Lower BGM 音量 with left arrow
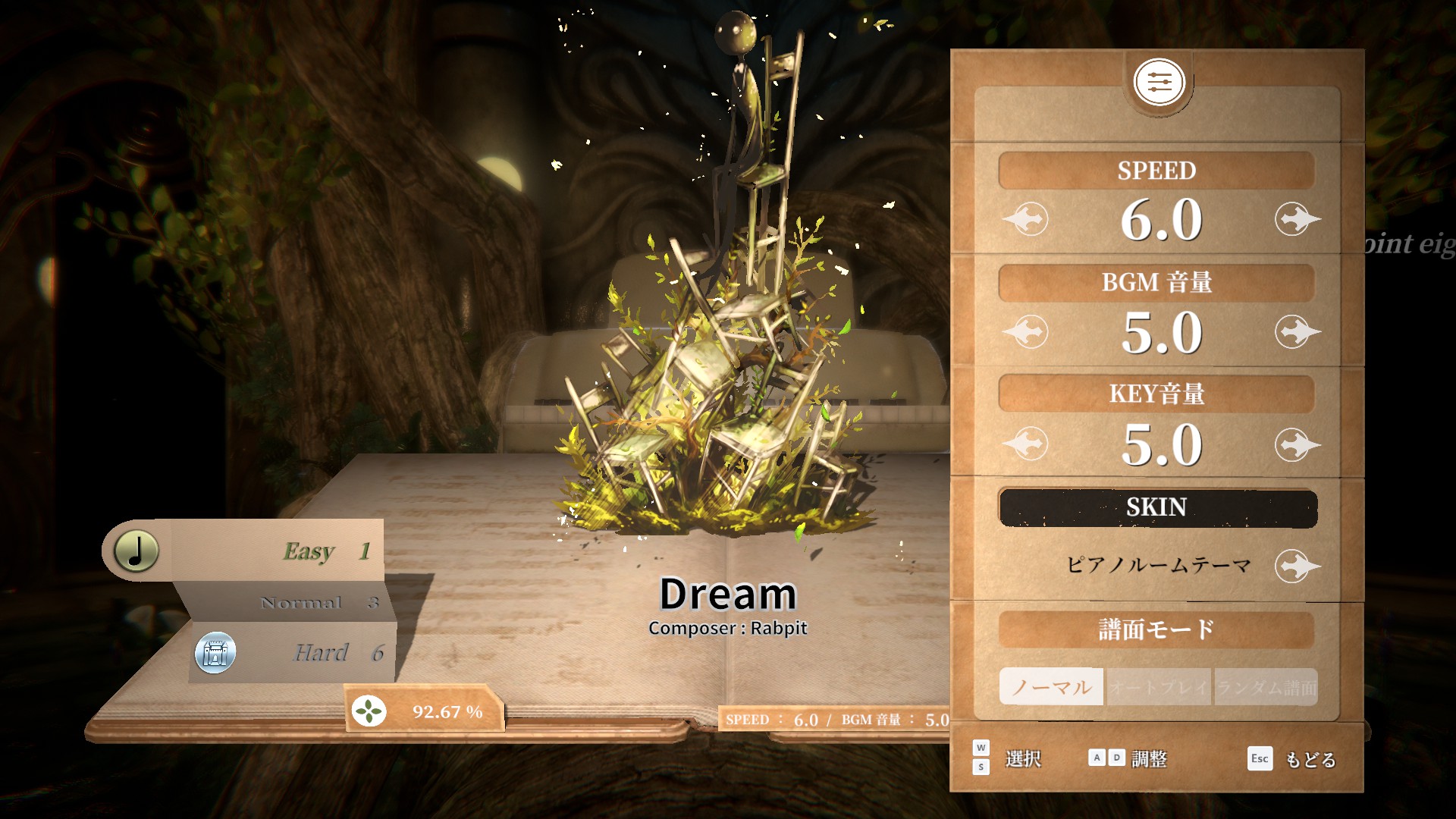The image size is (1456, 819). click(1026, 331)
